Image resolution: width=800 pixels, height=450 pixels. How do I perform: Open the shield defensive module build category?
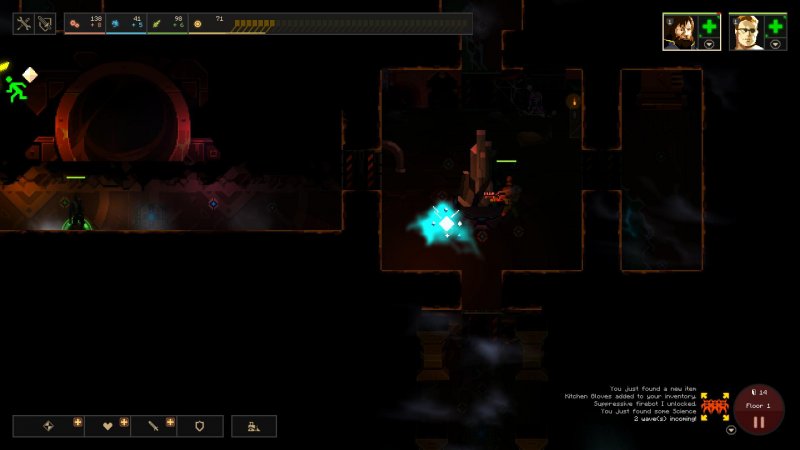[x=199, y=426]
